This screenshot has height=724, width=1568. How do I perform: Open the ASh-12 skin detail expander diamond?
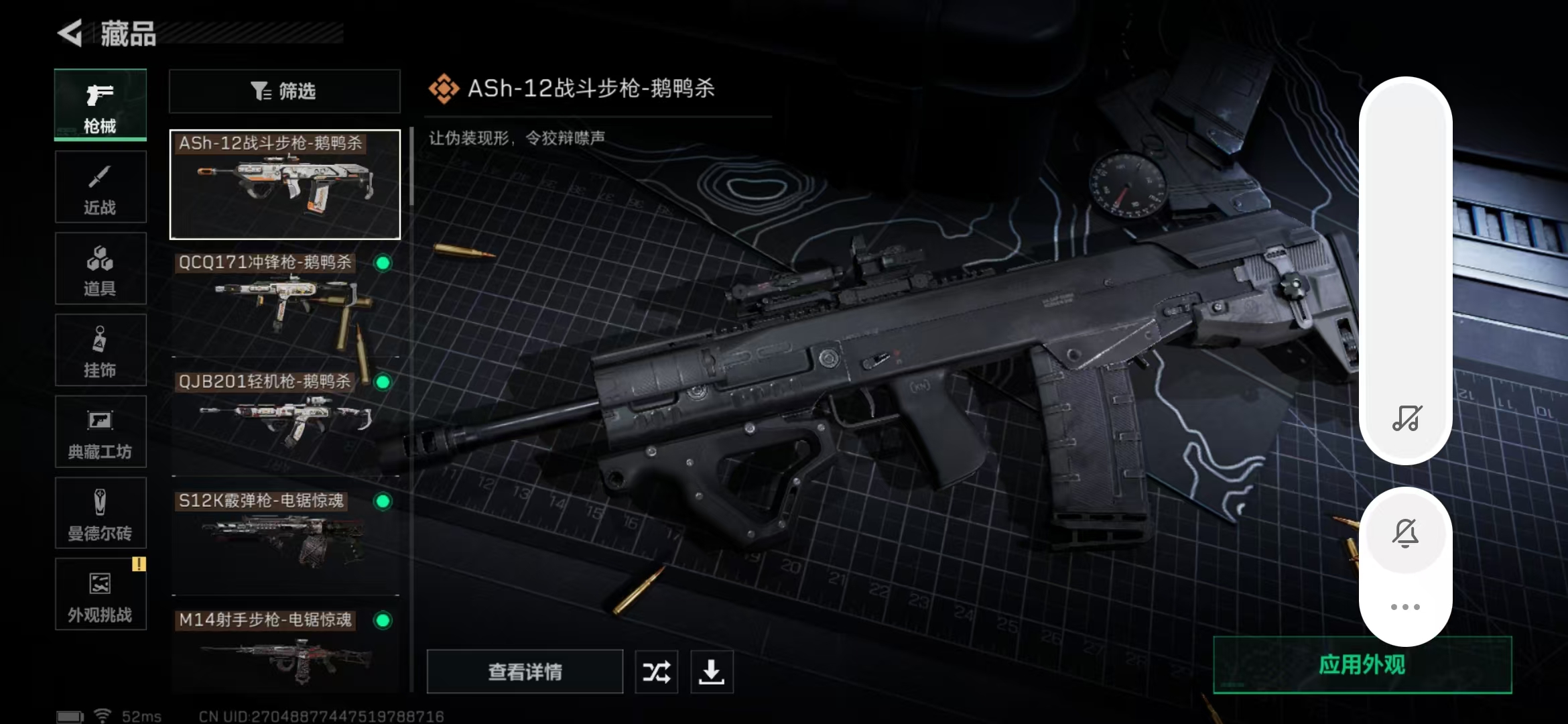(444, 86)
